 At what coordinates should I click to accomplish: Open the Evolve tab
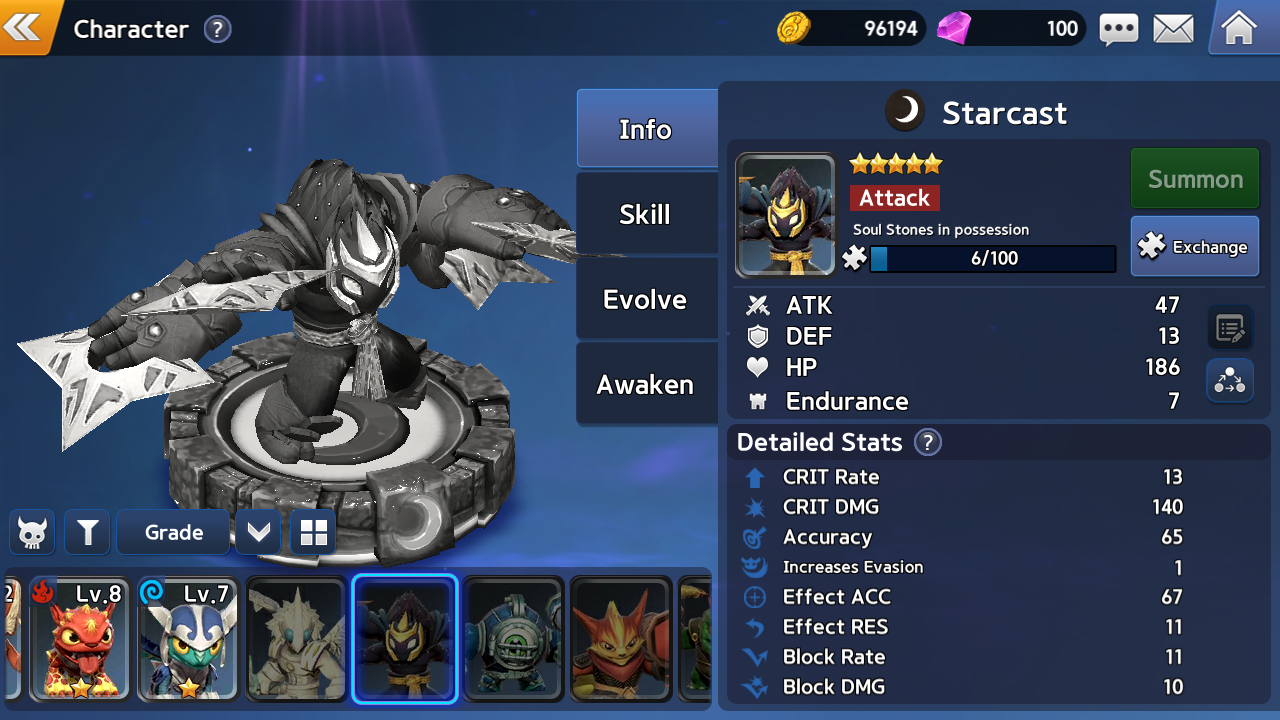click(x=646, y=299)
